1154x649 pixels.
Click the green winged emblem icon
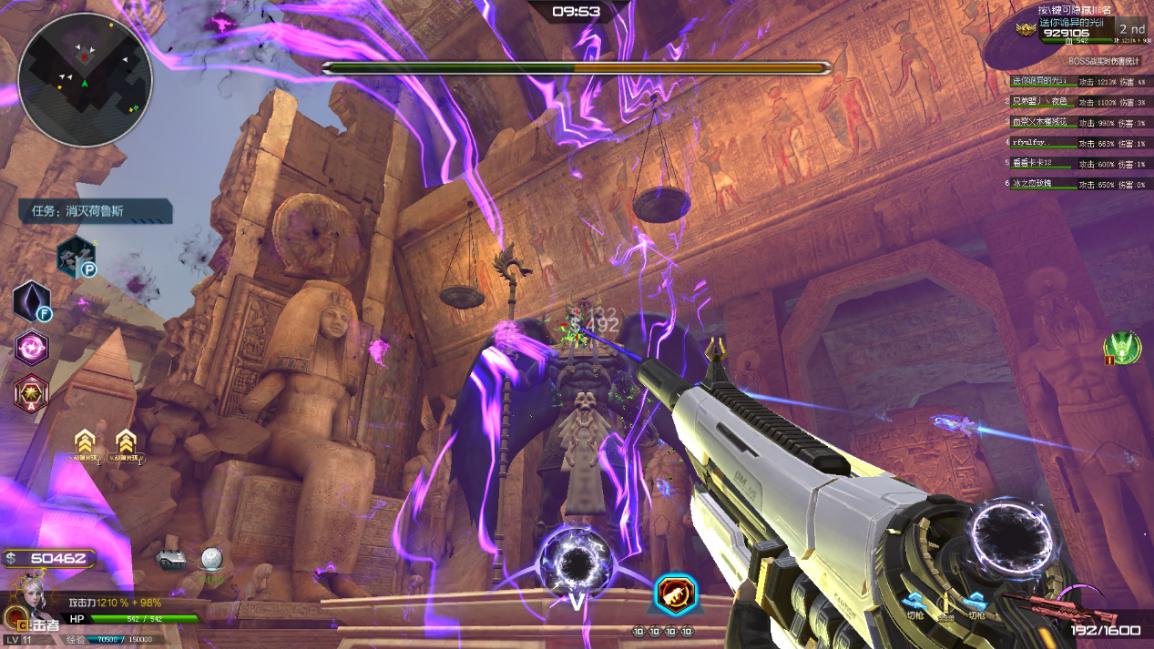[x=1122, y=348]
